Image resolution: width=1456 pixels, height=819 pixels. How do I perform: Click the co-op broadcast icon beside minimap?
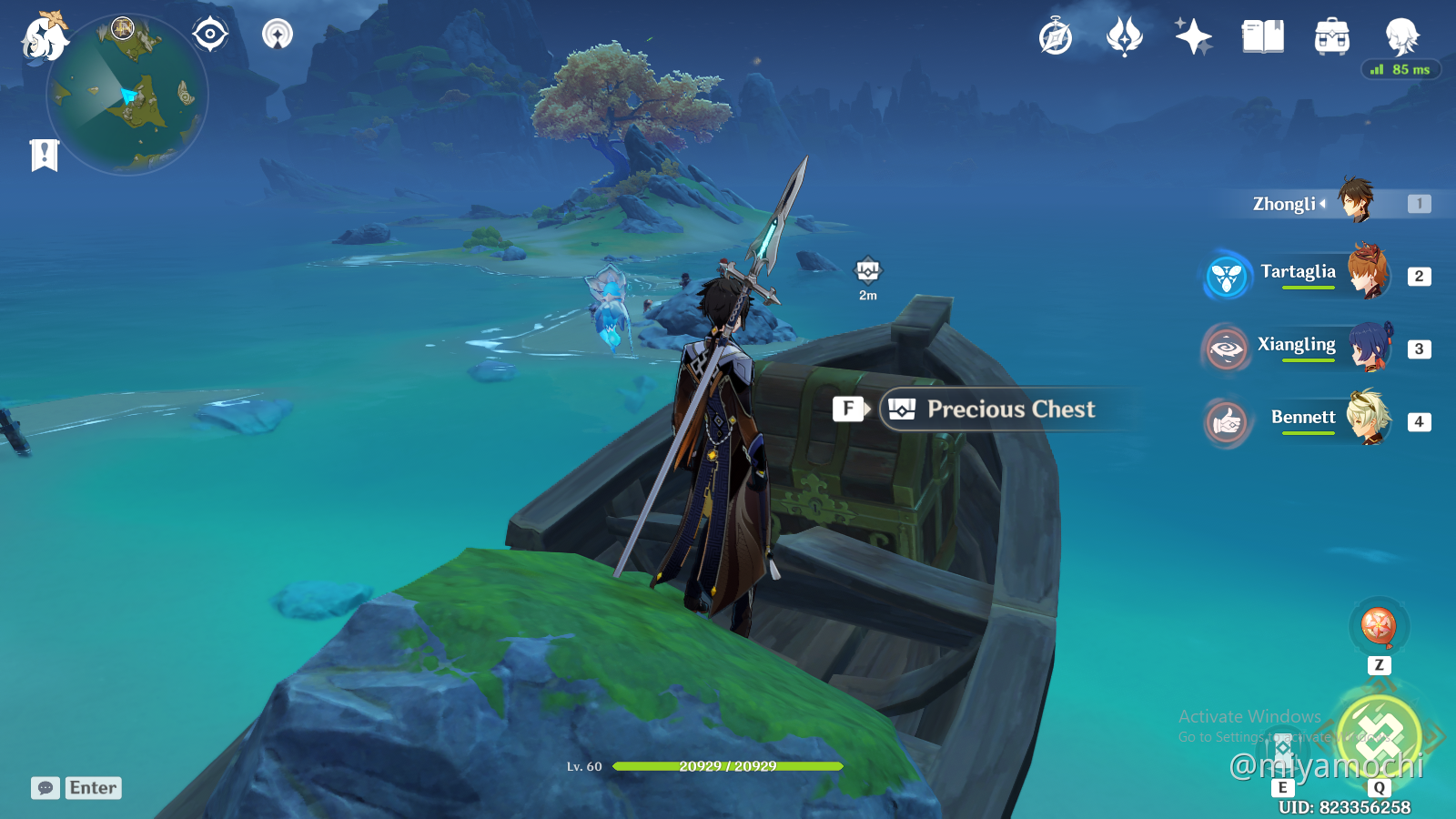pos(276,35)
